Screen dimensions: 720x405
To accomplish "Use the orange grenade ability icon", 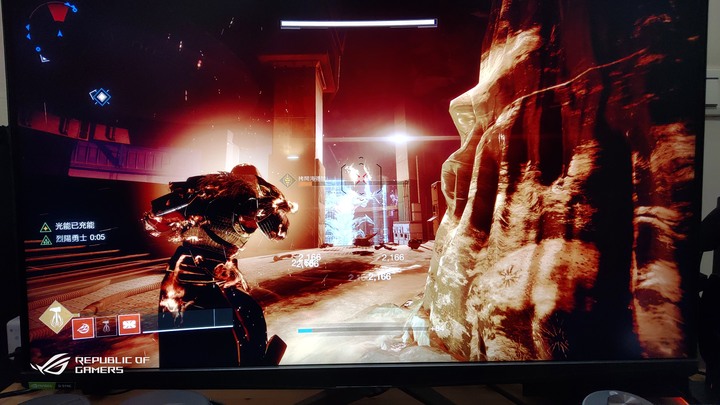I will coord(83,325).
